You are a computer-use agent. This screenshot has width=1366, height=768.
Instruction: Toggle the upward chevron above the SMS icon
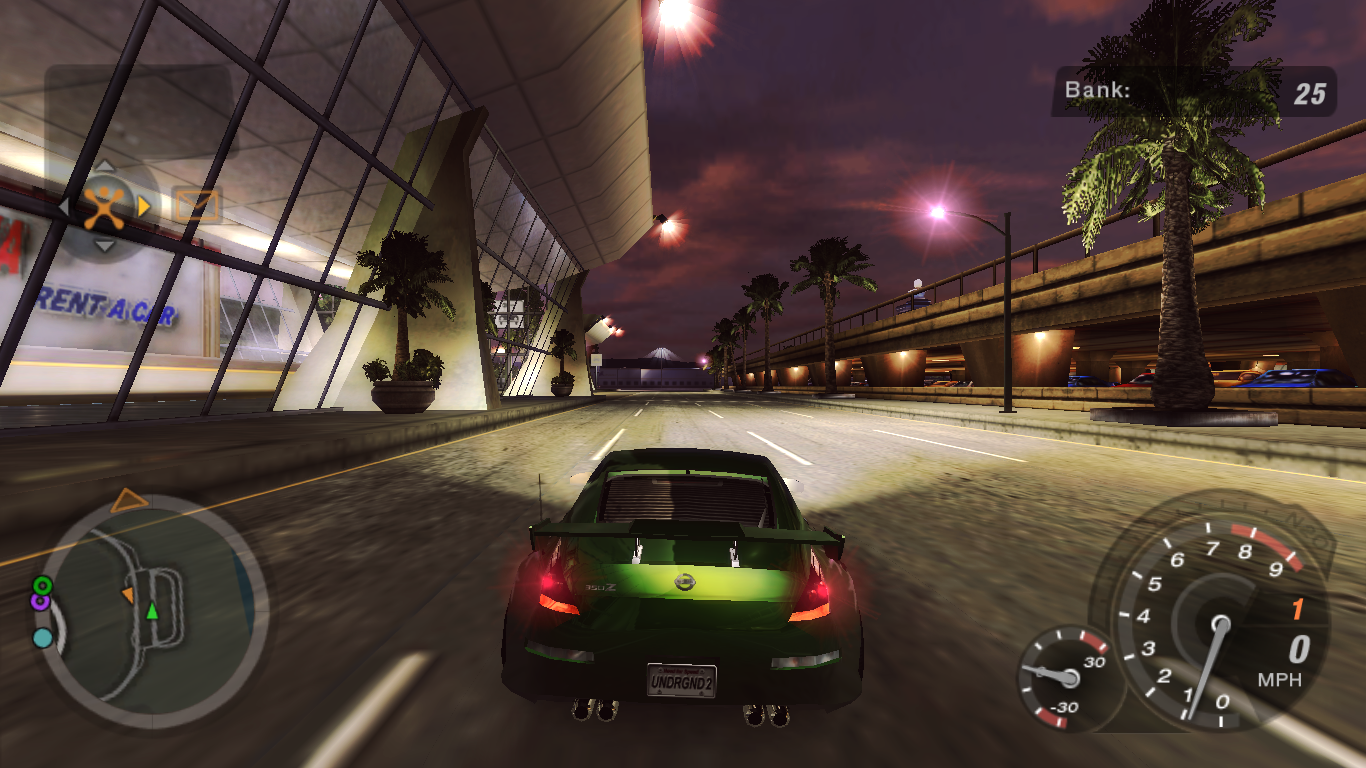[104, 164]
